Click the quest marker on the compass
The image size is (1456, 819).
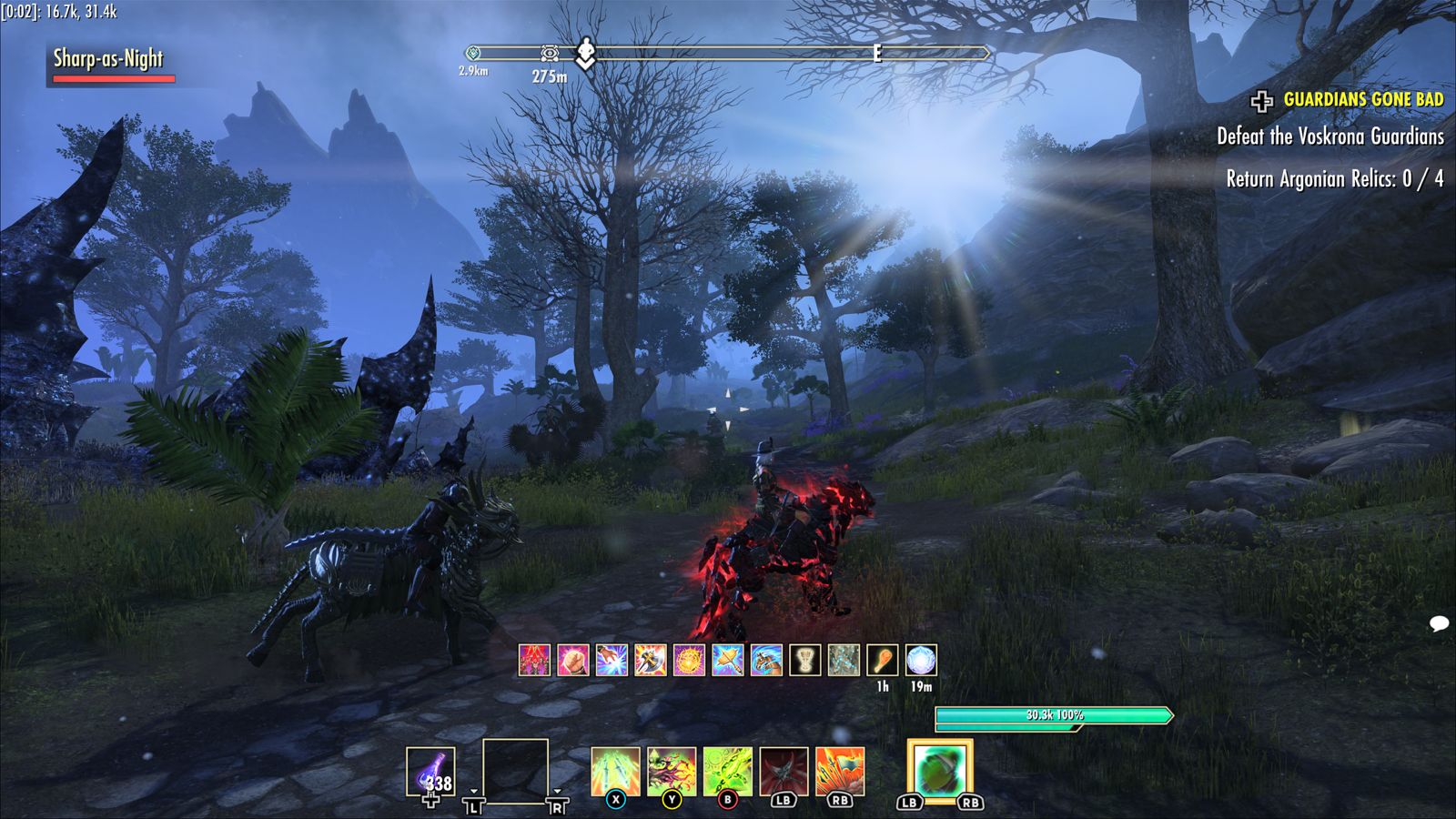pos(586,53)
